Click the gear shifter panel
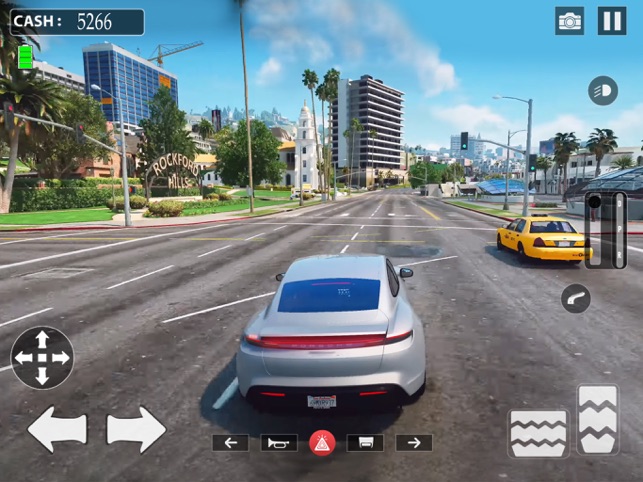This screenshot has width=643, height=482. (x=606, y=230)
